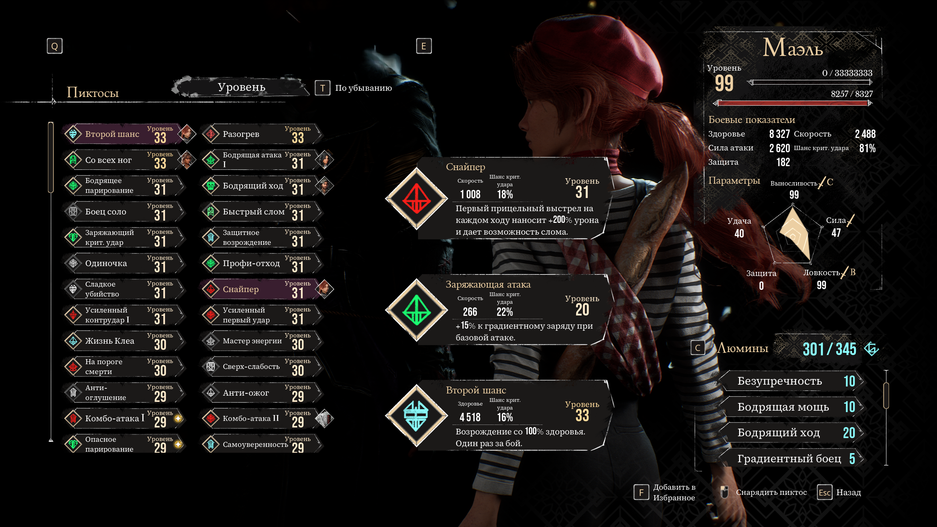Toggle the По убыванию sort order
937x527 pixels.
click(x=355, y=88)
